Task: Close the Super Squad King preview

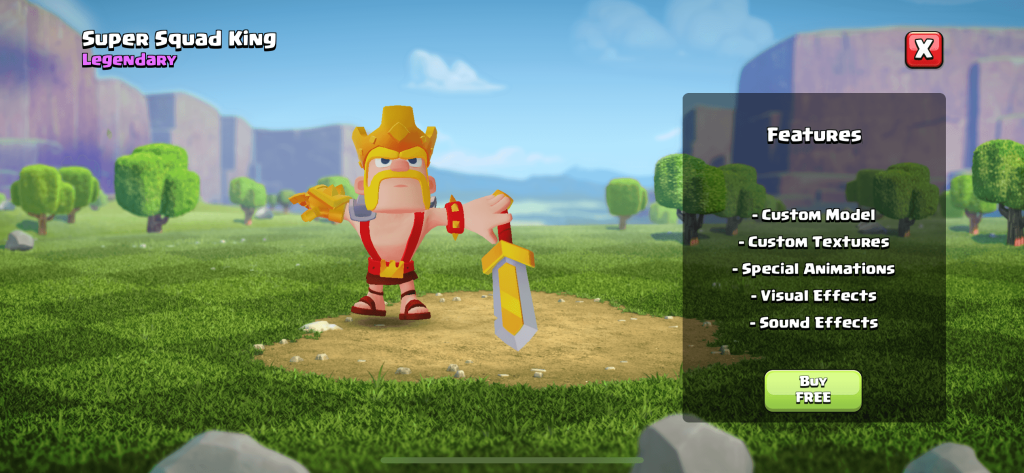Action: (x=923, y=49)
